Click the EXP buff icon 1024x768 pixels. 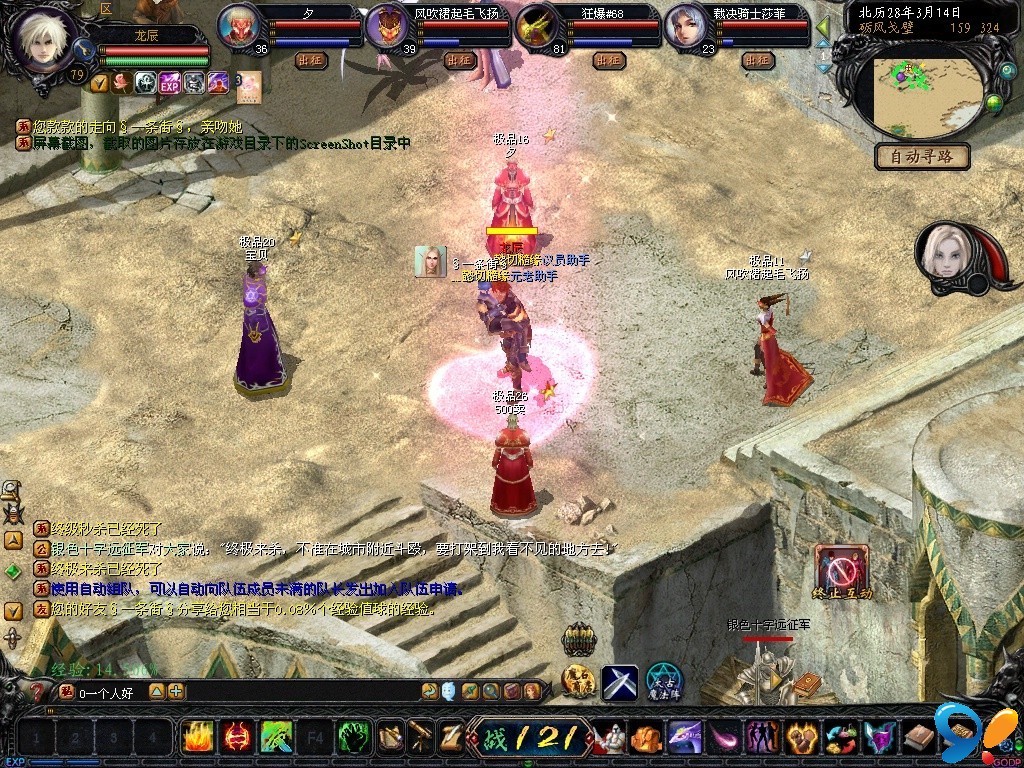[x=168, y=82]
